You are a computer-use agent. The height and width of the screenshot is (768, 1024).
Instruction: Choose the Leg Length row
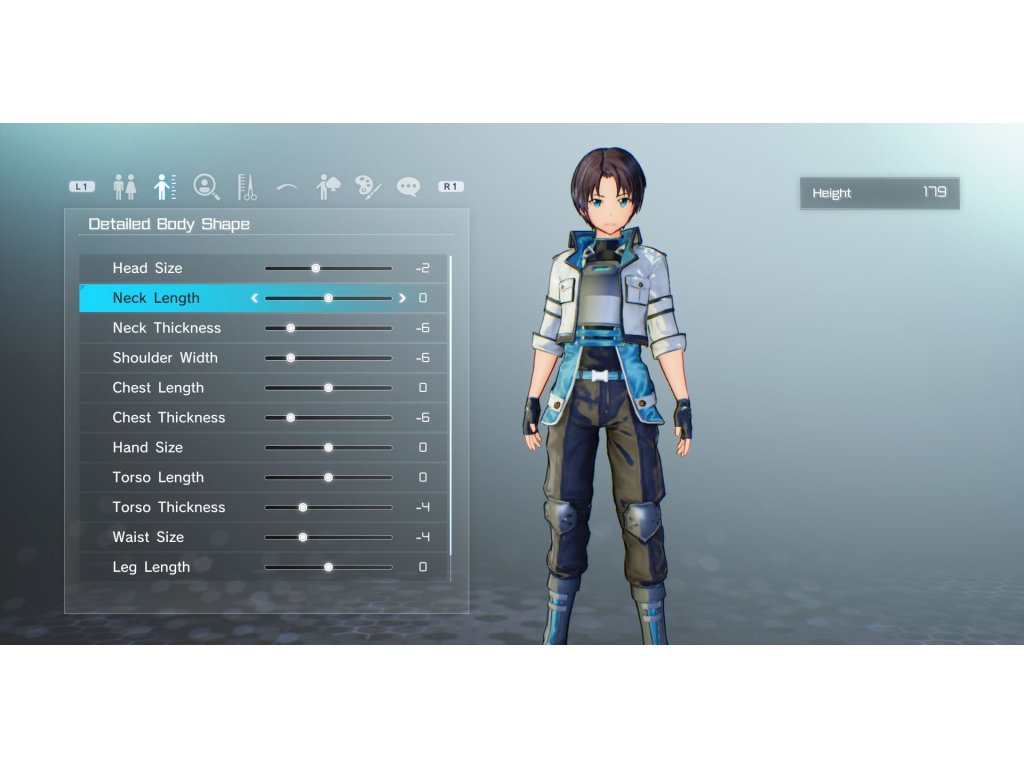click(151, 567)
